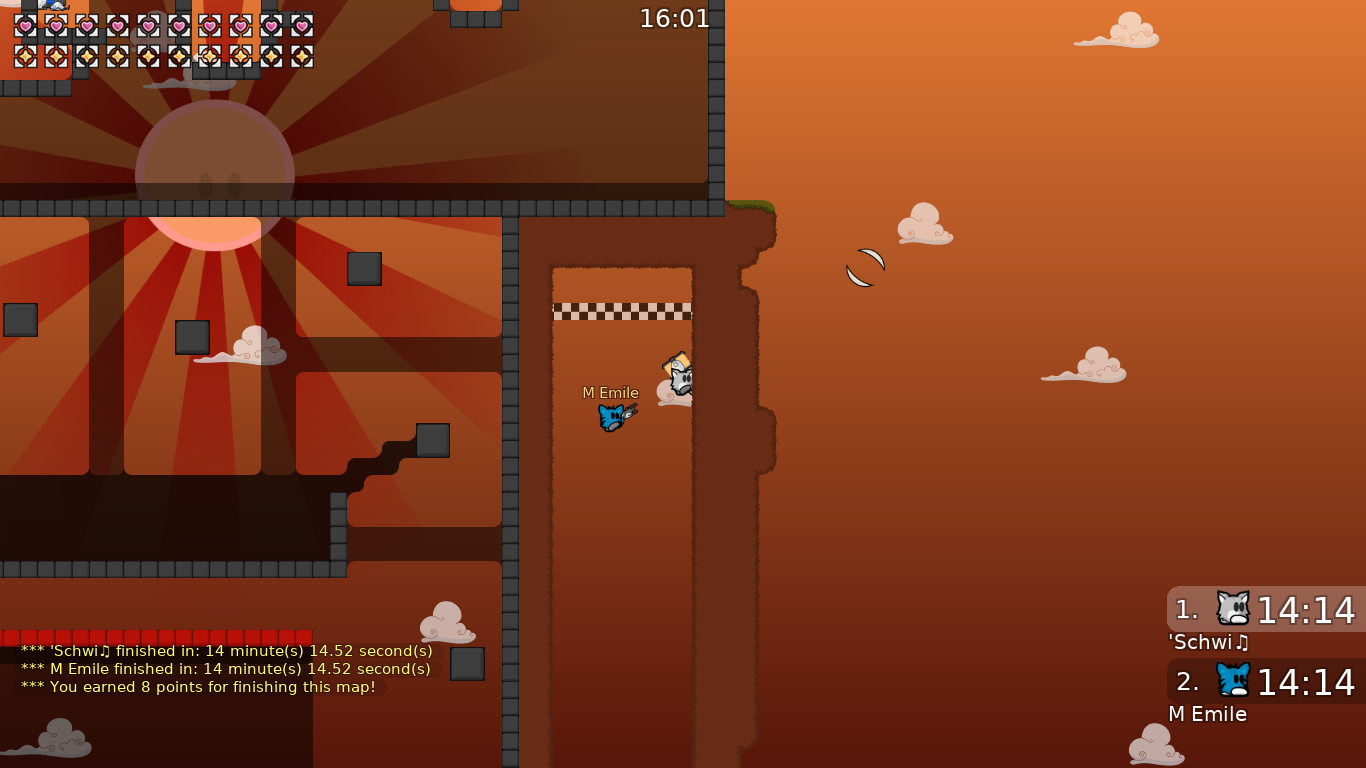Image resolution: width=1366 pixels, height=768 pixels.
Task: Click the checkered finish line in the tunnel
Action: [622, 309]
